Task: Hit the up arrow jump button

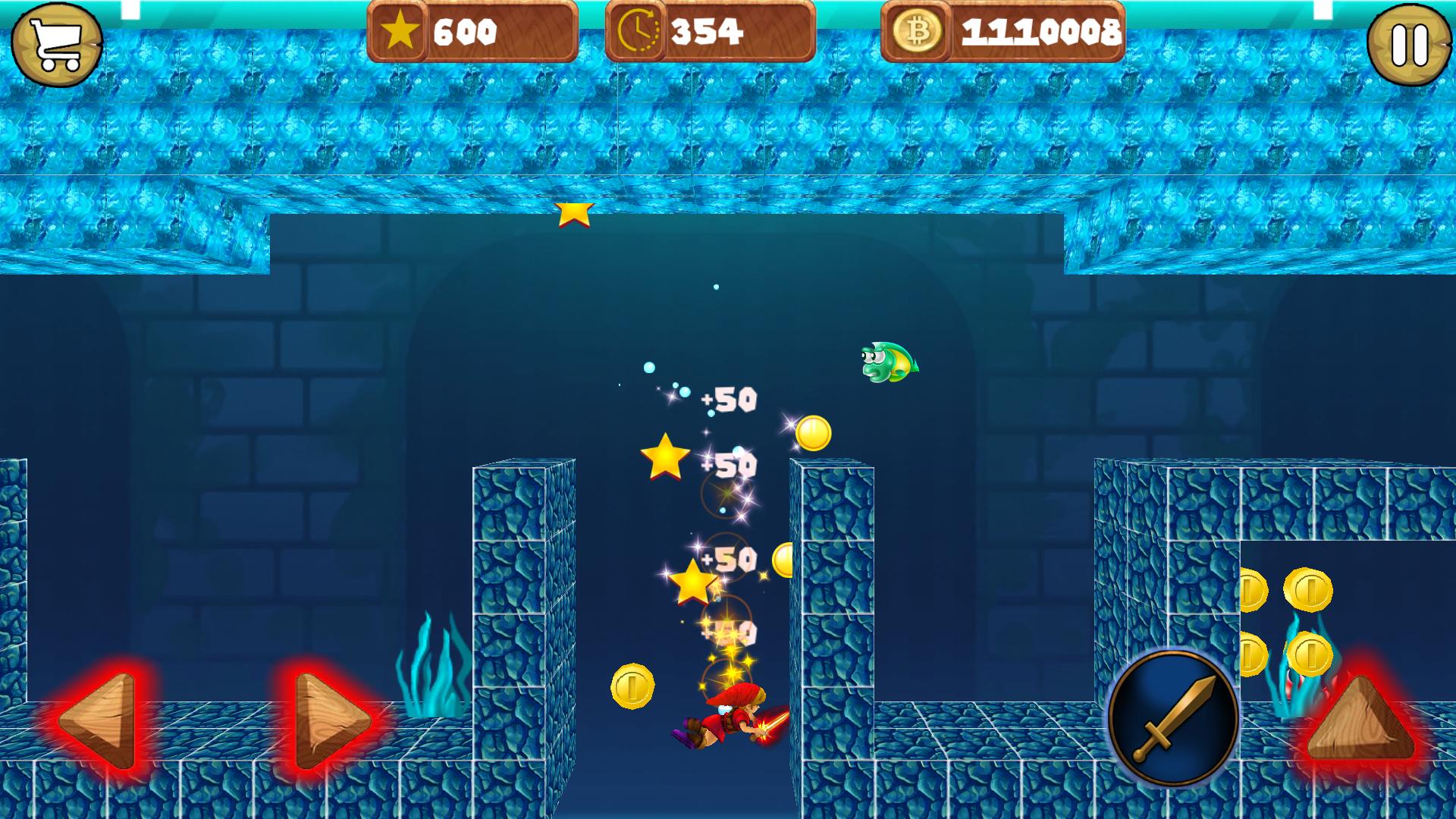Action: (1360, 720)
